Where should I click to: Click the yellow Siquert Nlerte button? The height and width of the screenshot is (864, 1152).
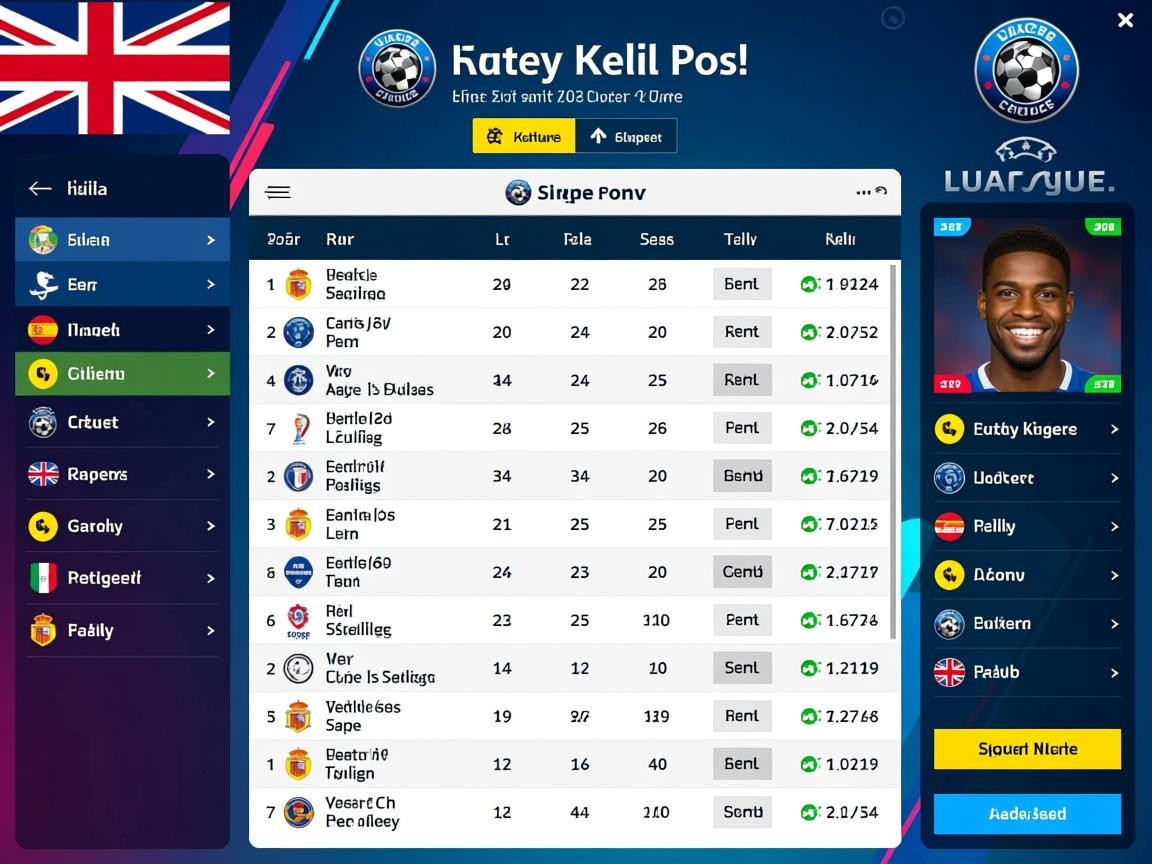[1027, 748]
